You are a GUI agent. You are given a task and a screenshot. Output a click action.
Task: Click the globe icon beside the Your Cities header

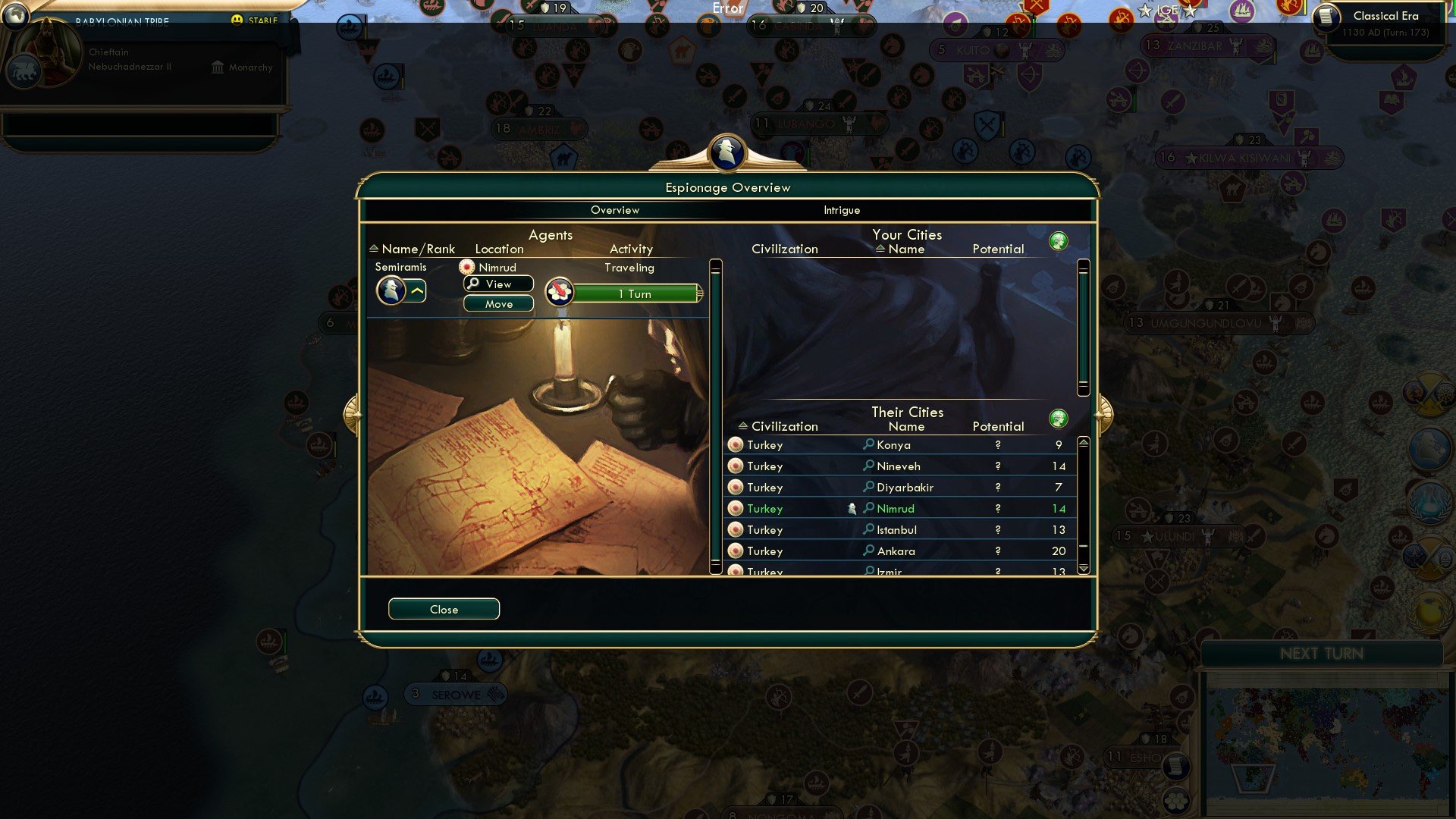[x=1059, y=240]
